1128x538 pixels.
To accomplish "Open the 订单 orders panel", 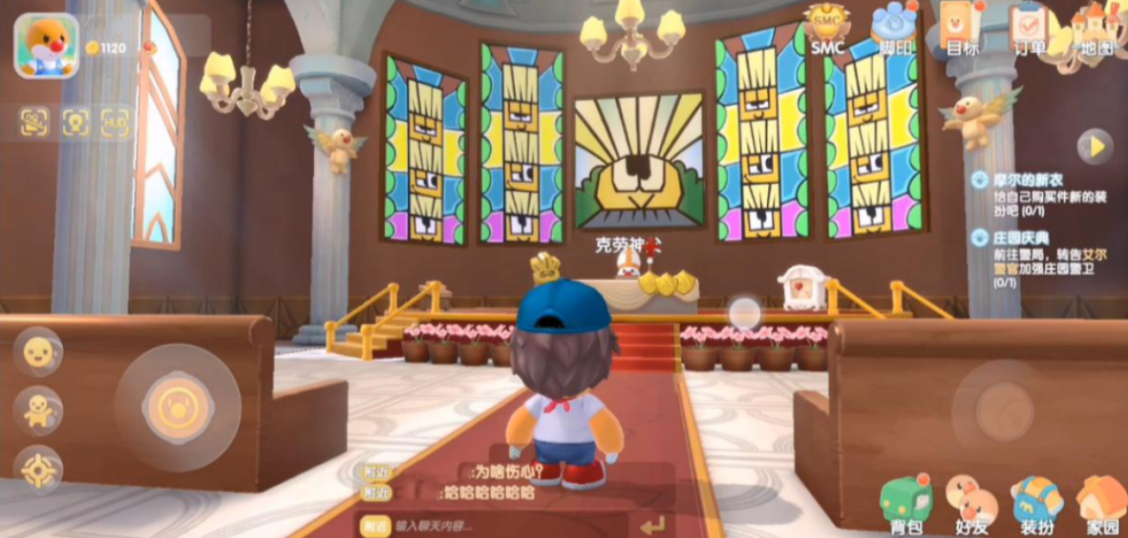I will point(1028,28).
